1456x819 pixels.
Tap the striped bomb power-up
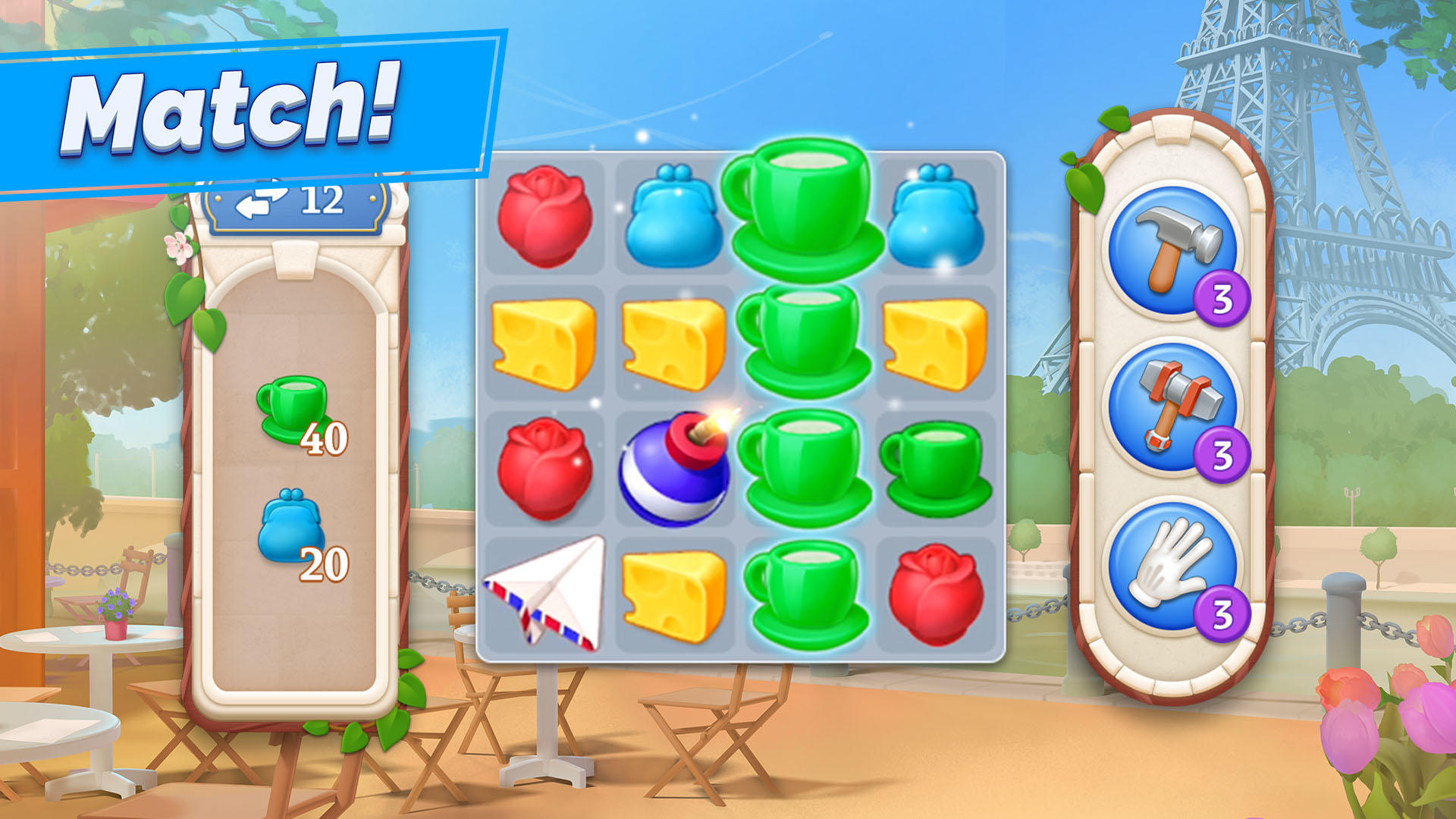pyautogui.click(x=675, y=470)
